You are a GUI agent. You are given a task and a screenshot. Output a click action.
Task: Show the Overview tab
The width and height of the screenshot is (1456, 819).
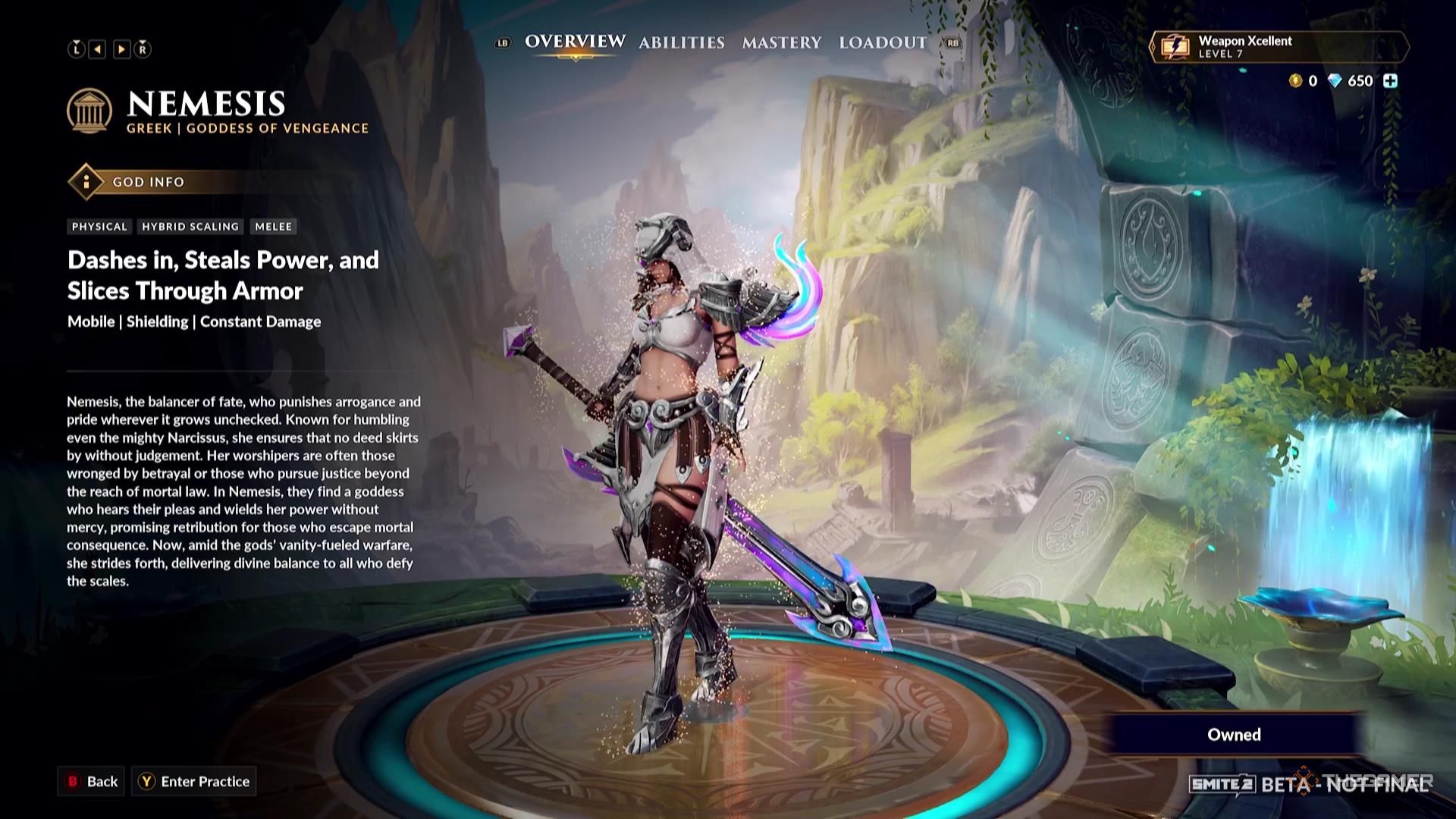[575, 42]
